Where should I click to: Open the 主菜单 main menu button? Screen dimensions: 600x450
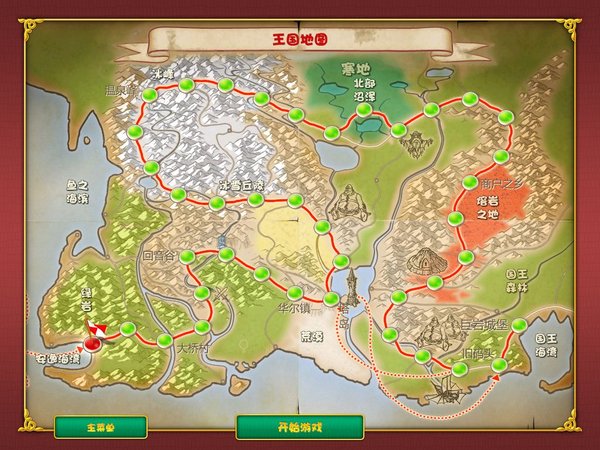100,427
